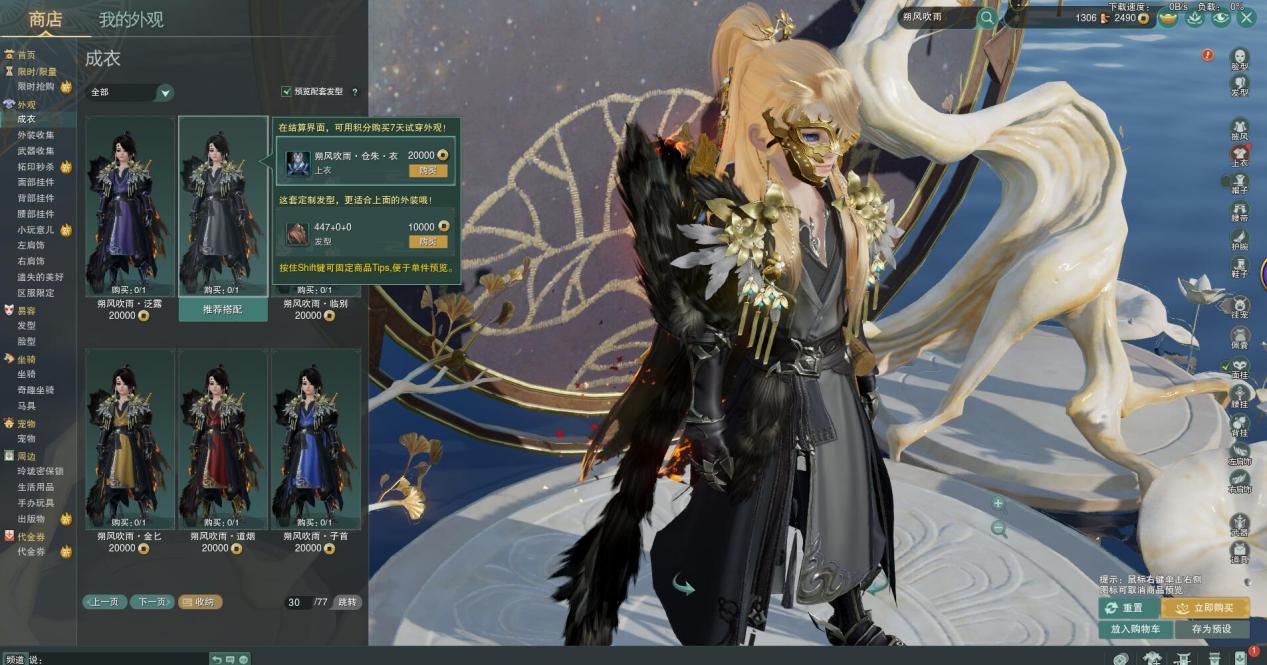Save the look with 存为预设

1211,630
